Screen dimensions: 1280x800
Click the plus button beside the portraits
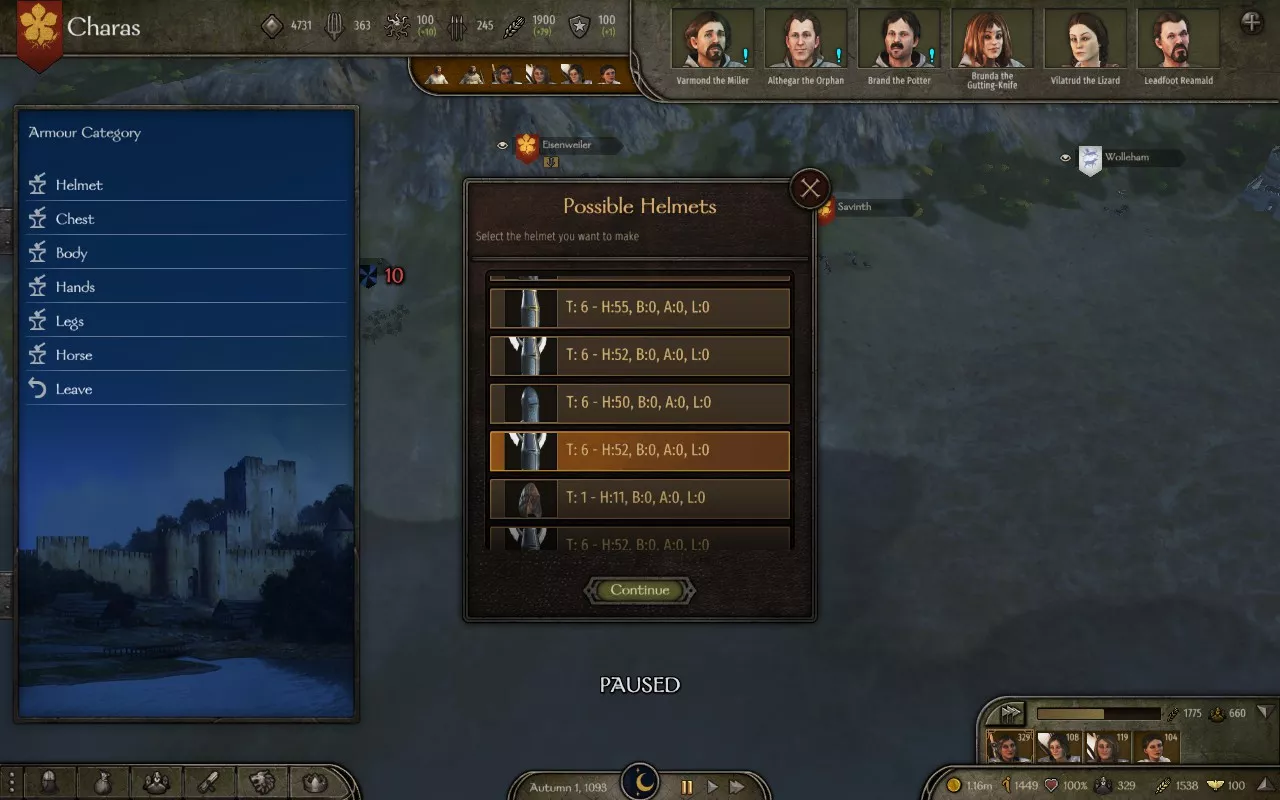tap(1251, 23)
